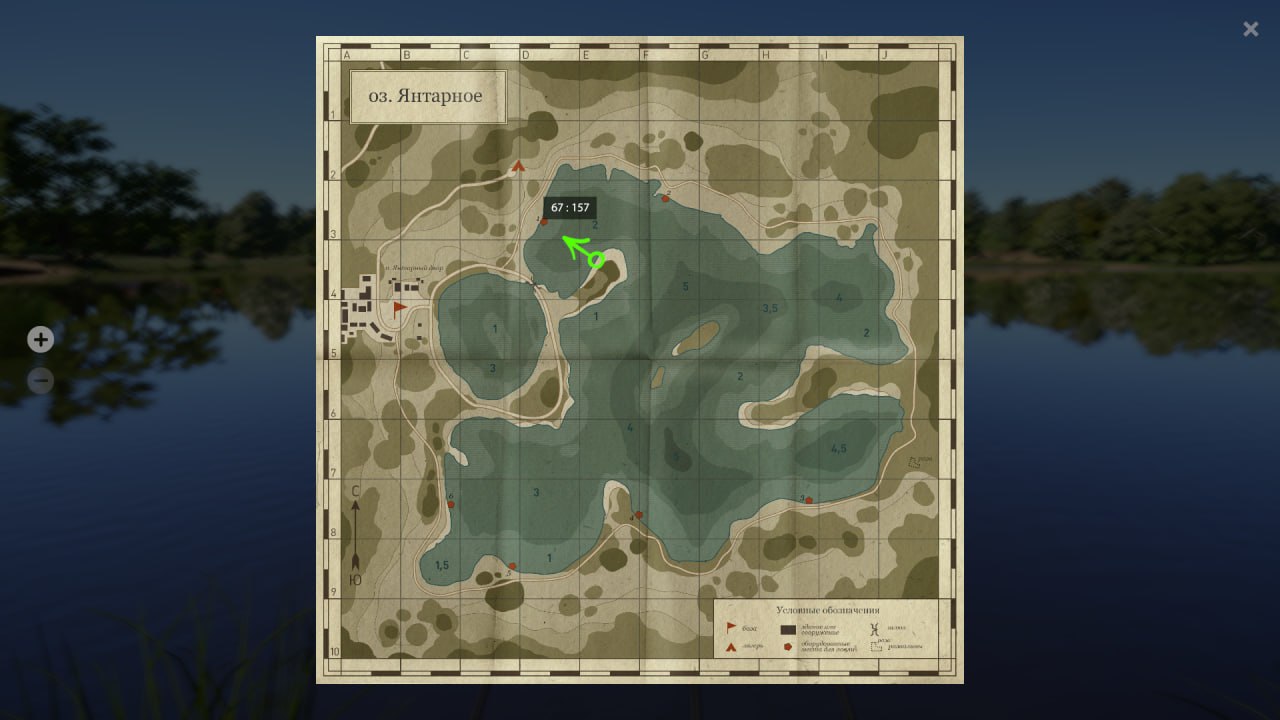Click the camp symbol in the legend
The width and height of the screenshot is (1280, 720).
731,647
